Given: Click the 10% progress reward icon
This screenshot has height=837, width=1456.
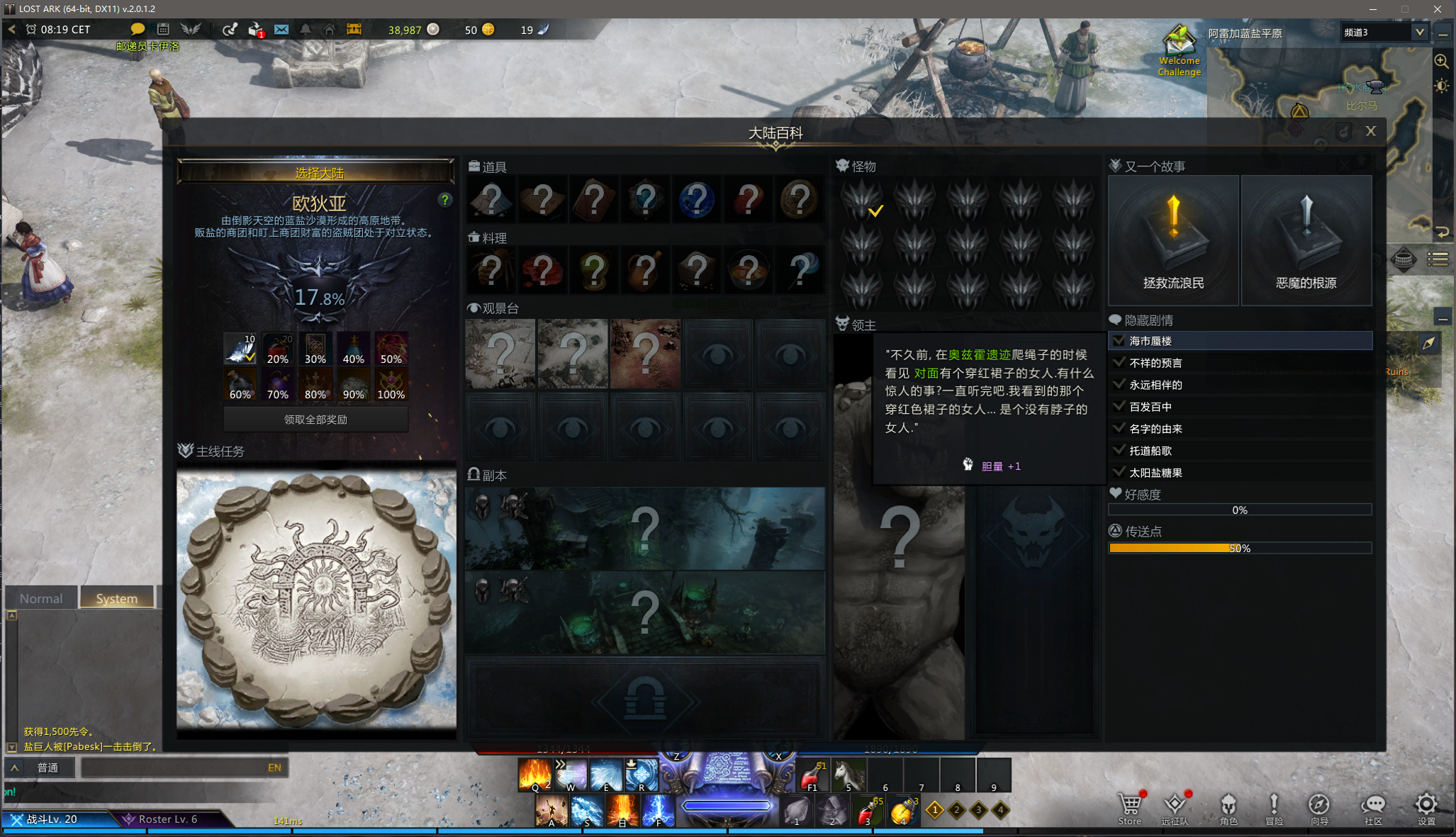Looking at the screenshot, I should [240, 348].
